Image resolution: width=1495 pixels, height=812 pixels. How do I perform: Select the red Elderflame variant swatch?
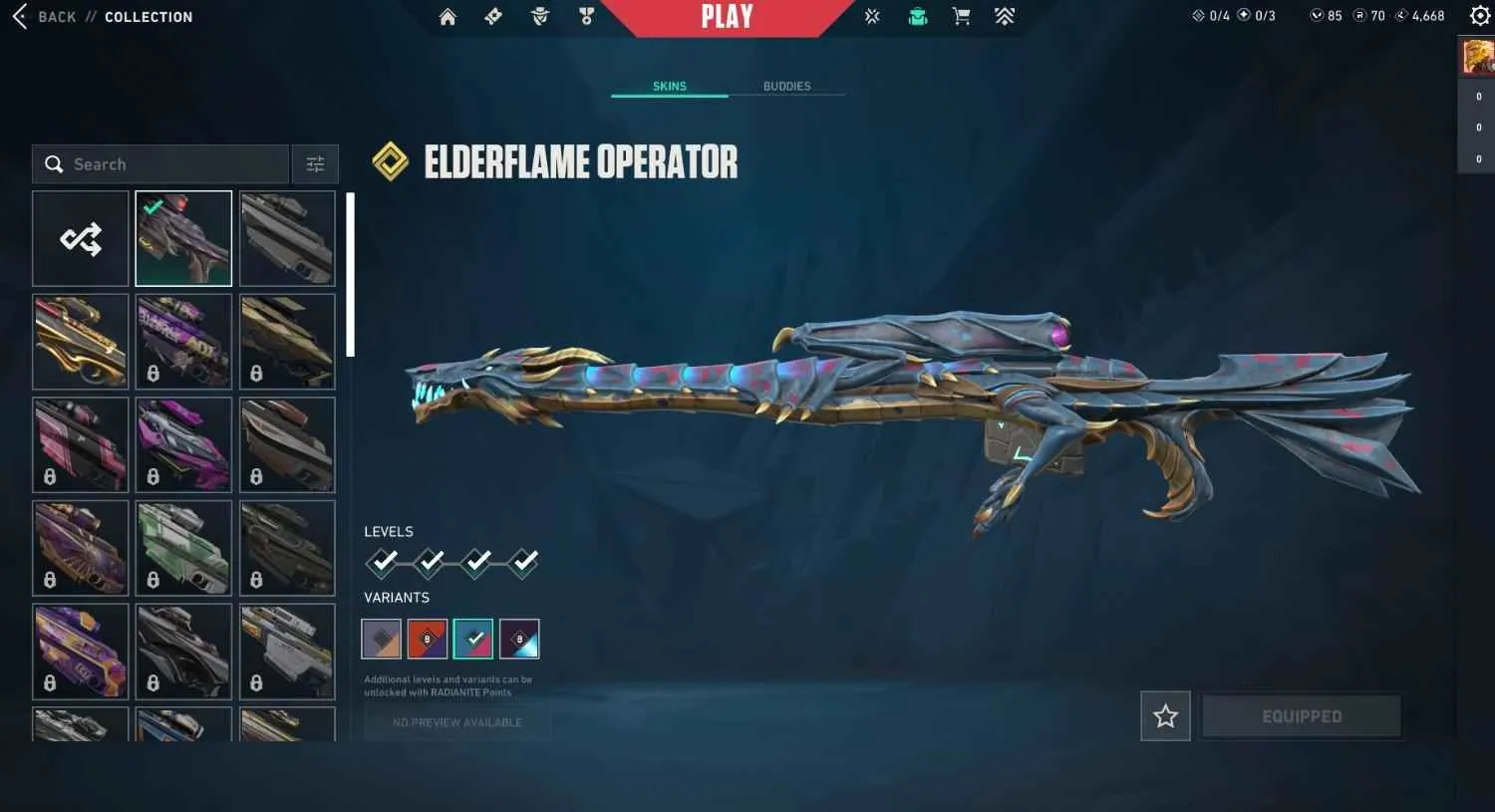click(x=427, y=639)
